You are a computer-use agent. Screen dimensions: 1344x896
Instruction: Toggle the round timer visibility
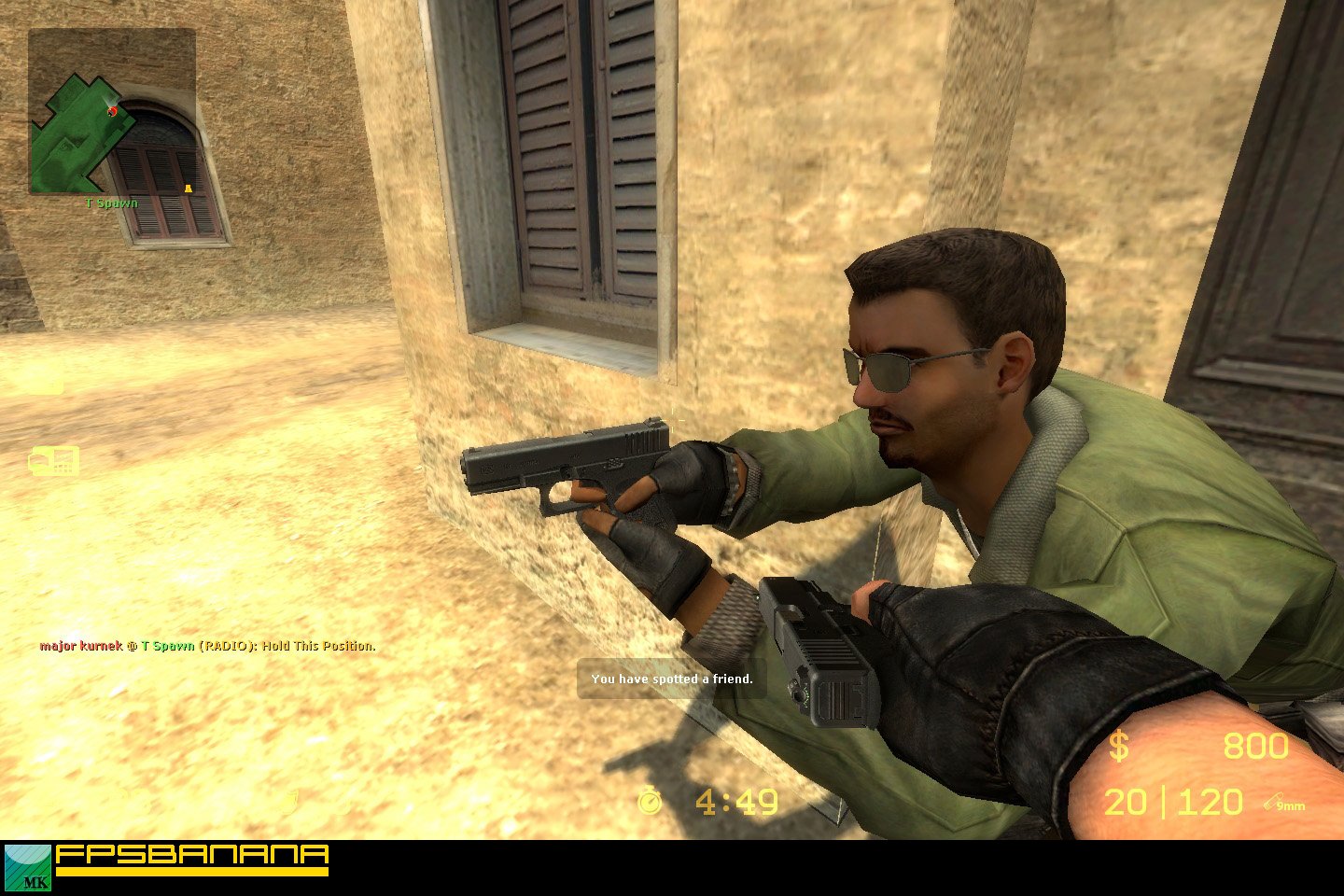(x=735, y=802)
